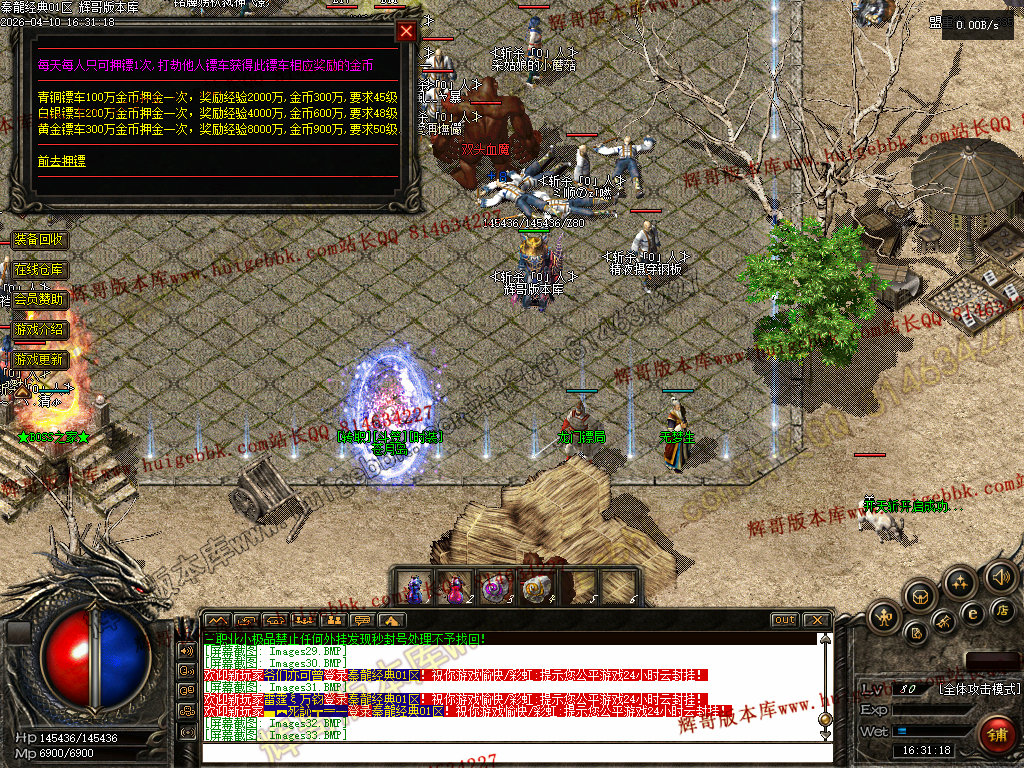Image resolution: width=1024 pixels, height=768 pixels.
Task: Open the 店 shop round button
Action: pyautogui.click(x=1001, y=609)
